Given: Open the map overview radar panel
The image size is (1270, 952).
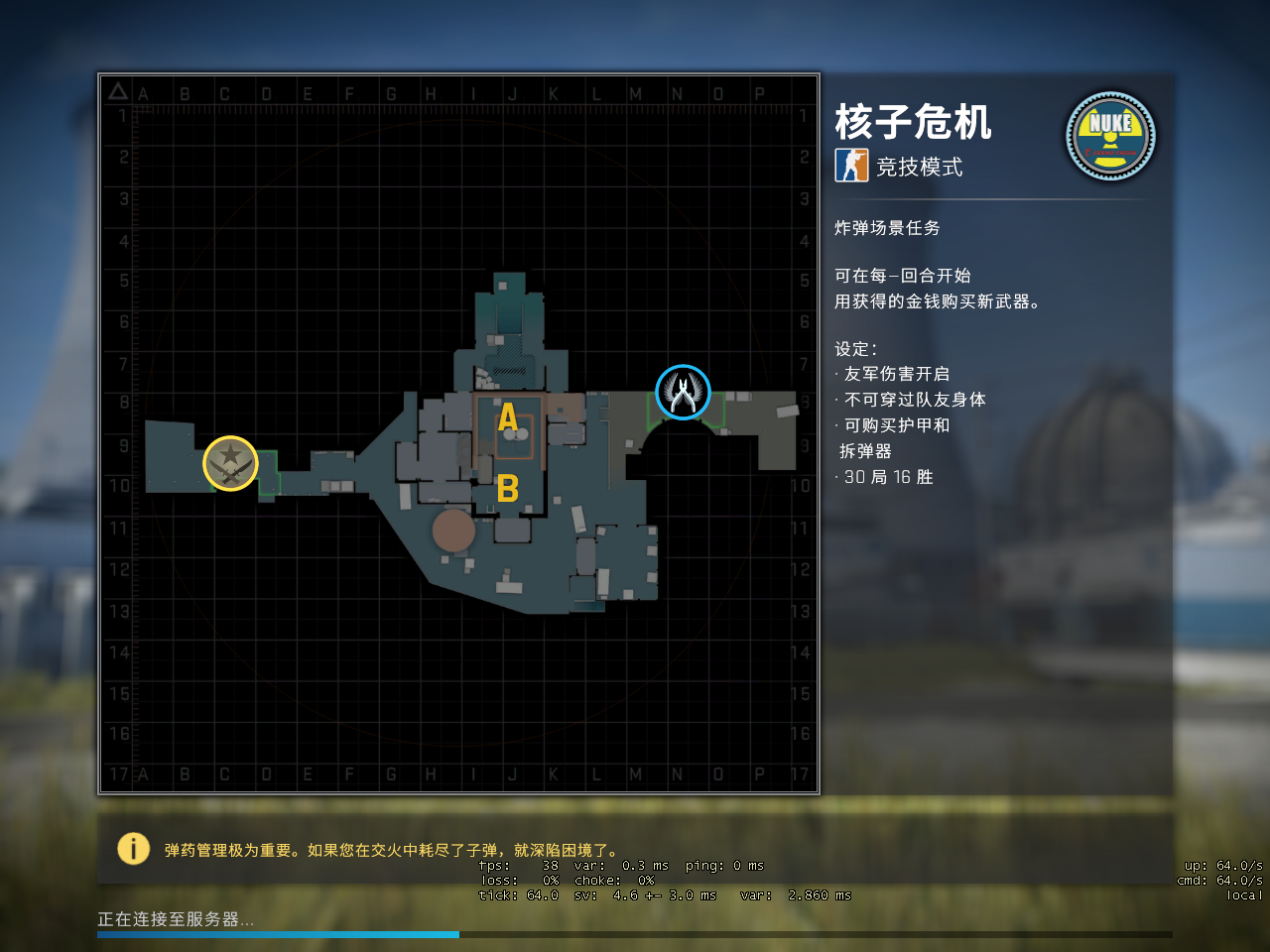Looking at the screenshot, I should (458, 430).
